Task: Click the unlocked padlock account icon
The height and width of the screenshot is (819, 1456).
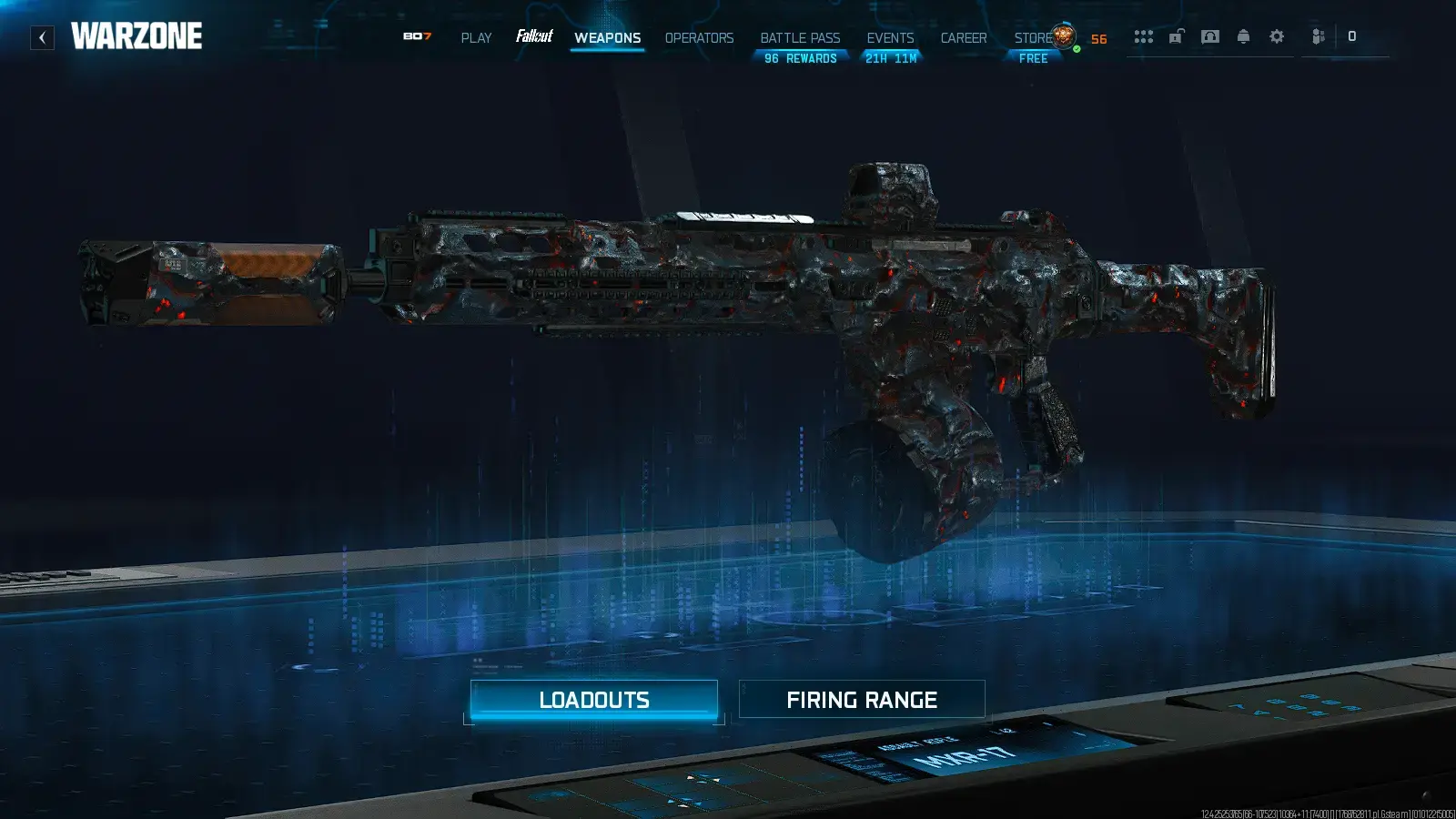Action: pyautogui.click(x=1177, y=36)
